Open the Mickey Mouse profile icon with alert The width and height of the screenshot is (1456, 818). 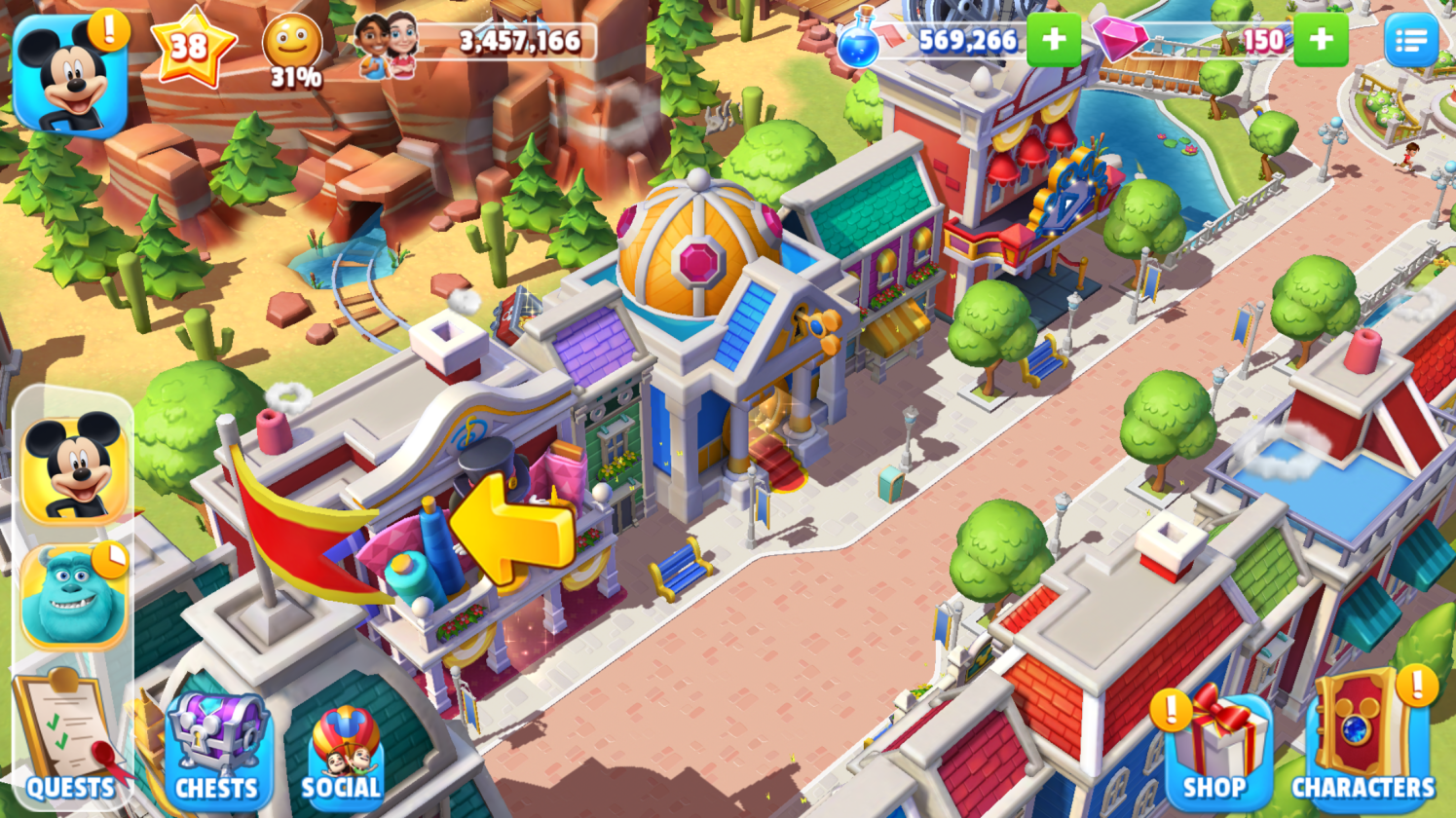tap(70, 76)
